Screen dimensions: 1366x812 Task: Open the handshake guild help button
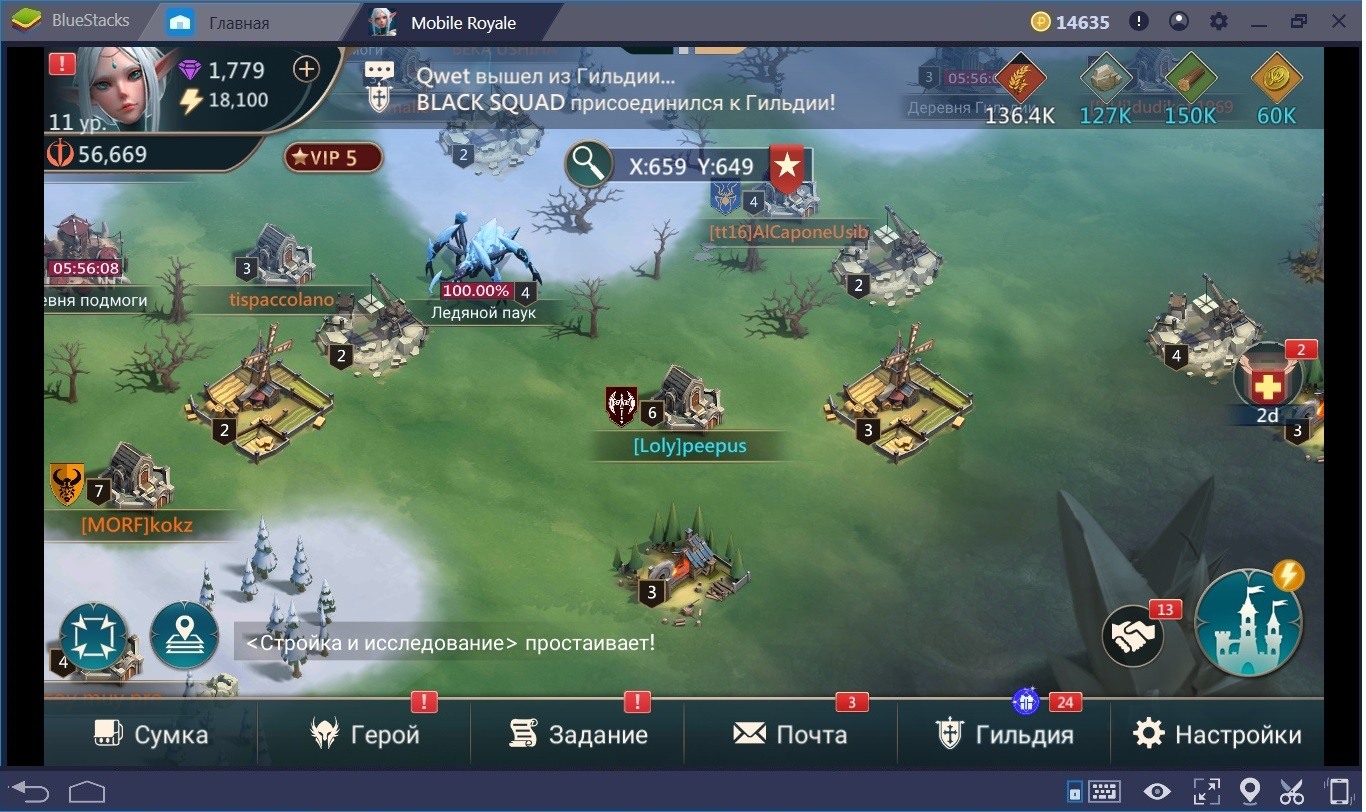click(x=1133, y=635)
